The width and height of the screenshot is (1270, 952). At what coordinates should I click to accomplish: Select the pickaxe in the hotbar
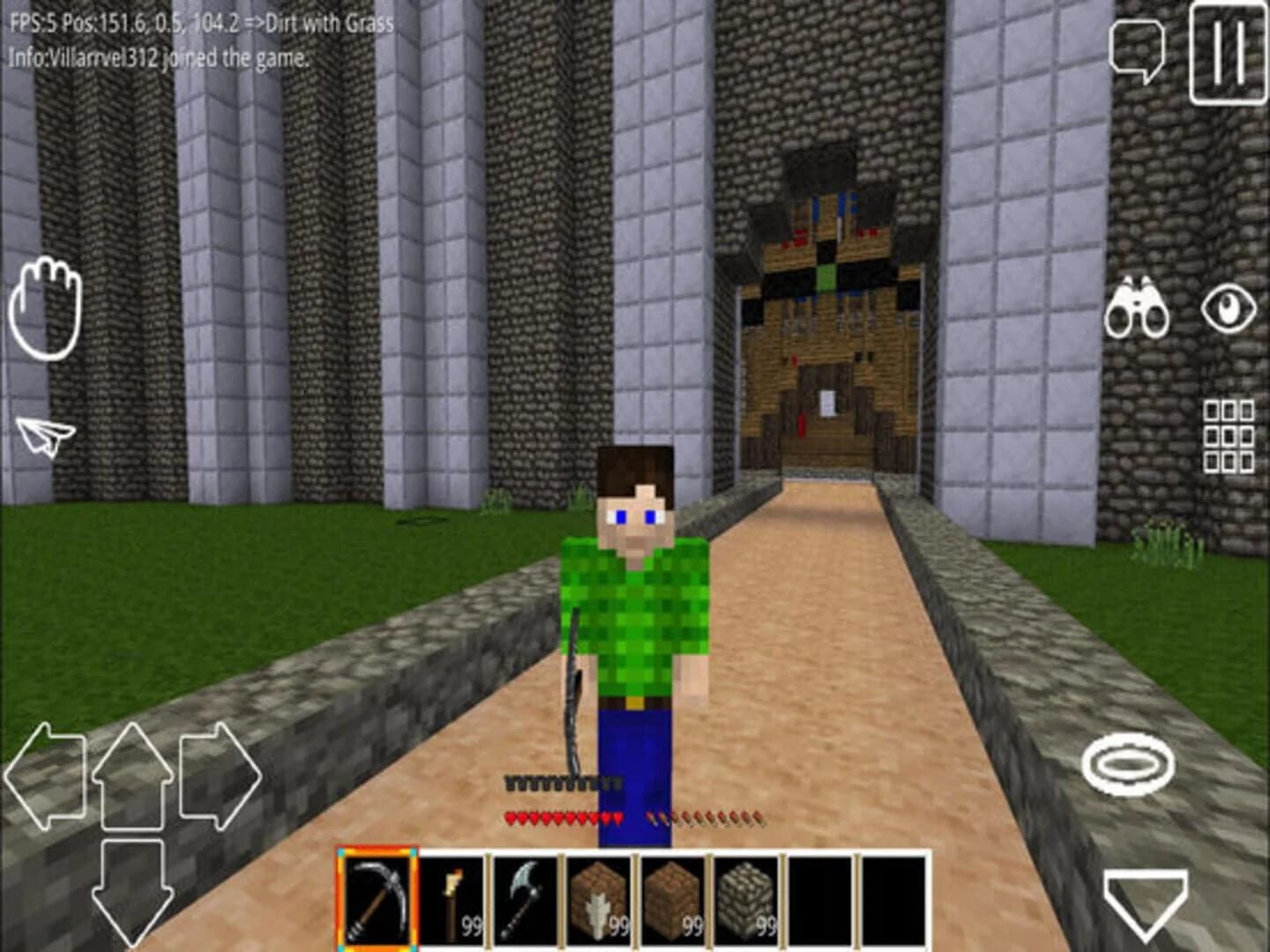[x=377, y=898]
